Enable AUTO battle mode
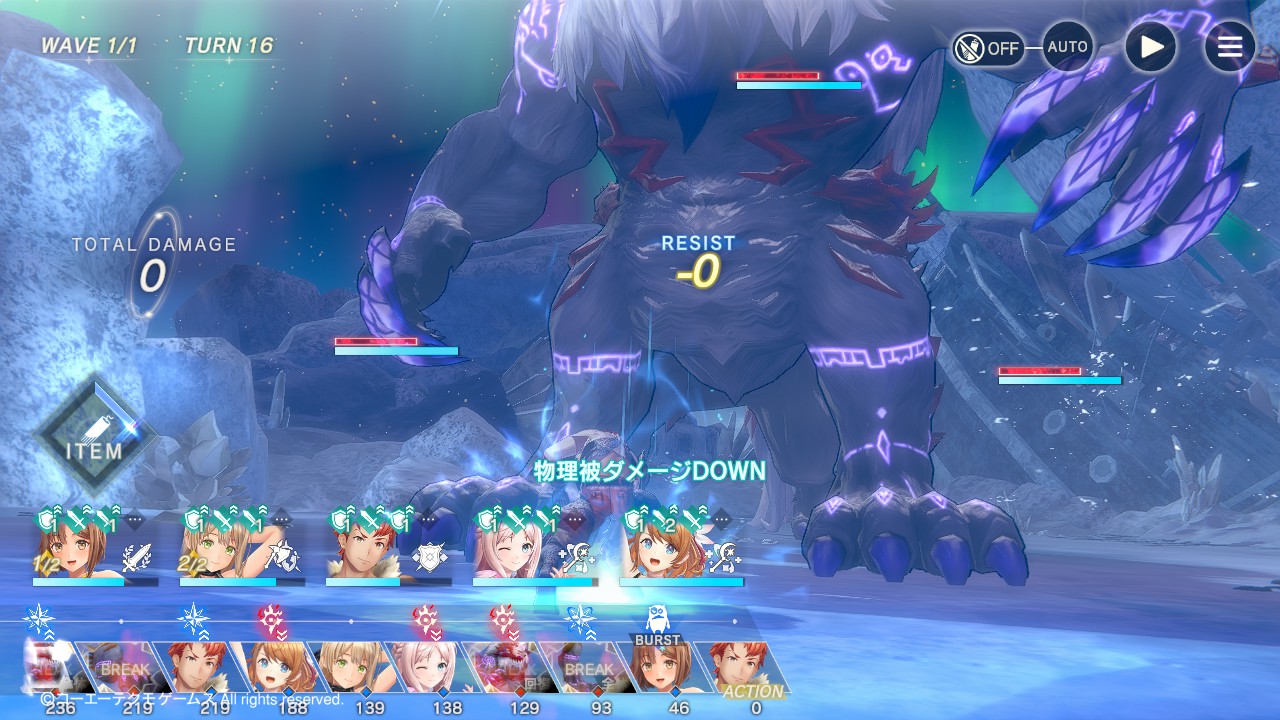The image size is (1280, 720). (1067, 47)
